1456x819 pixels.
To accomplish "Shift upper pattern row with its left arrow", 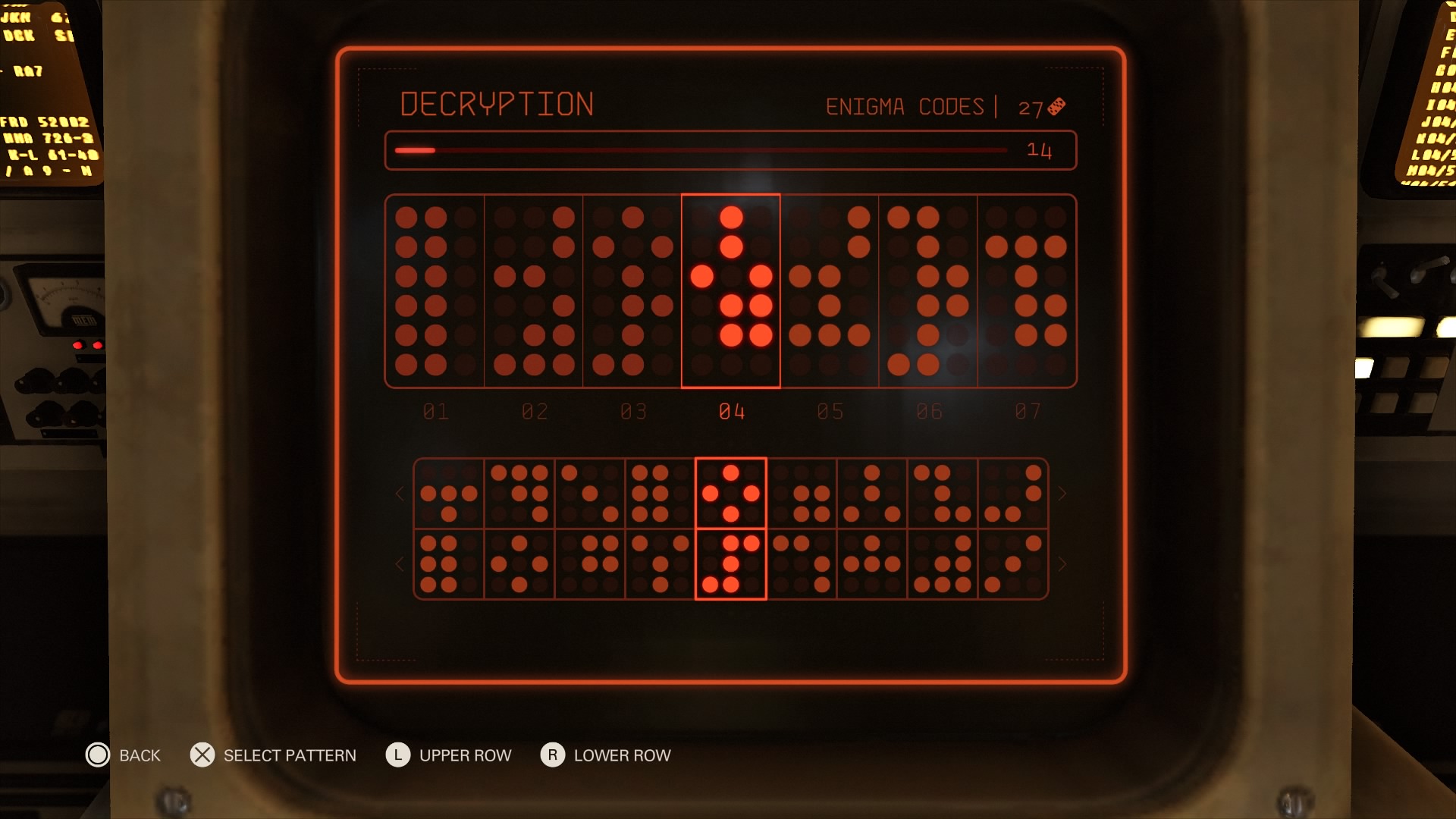I will (400, 494).
